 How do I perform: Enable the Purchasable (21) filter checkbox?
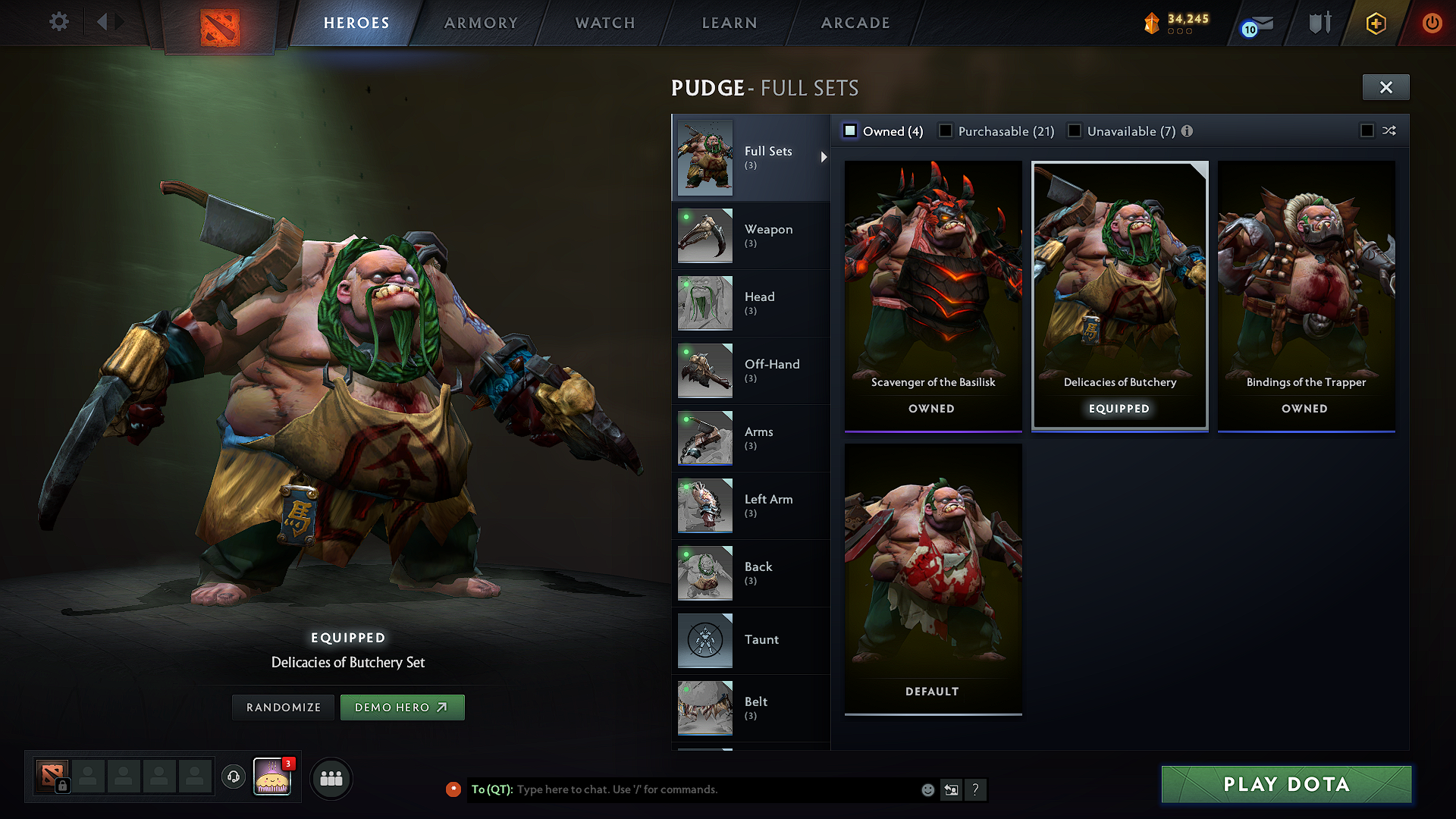pyautogui.click(x=946, y=130)
